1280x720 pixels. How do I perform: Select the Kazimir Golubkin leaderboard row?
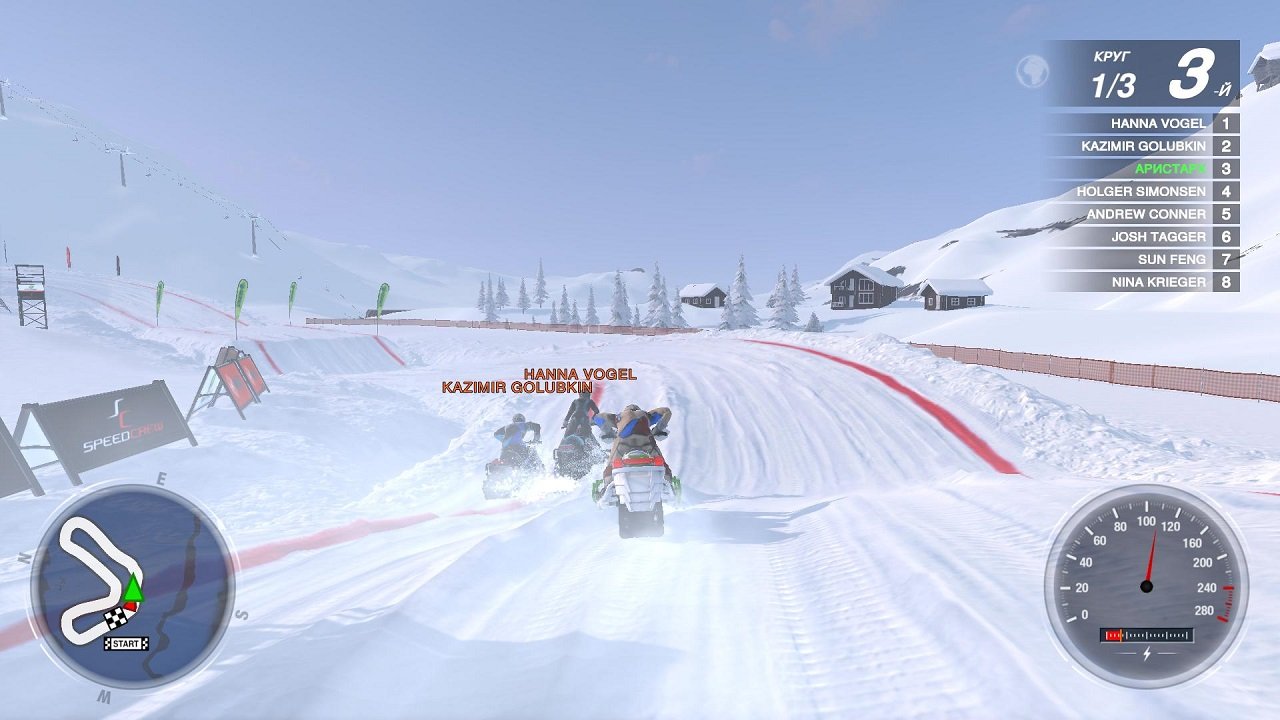1148,145
